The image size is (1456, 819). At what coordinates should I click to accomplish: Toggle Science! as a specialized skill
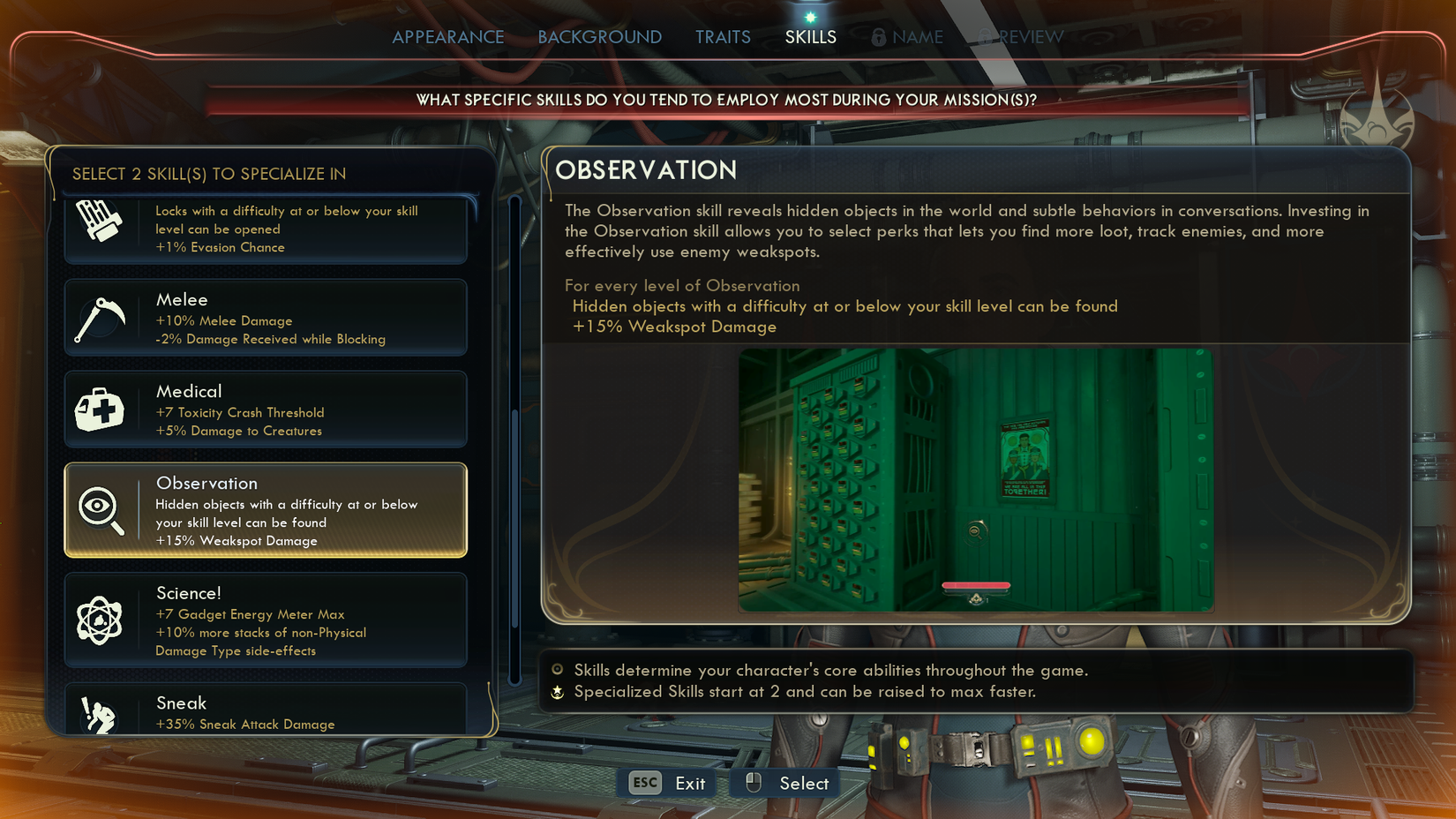coord(265,620)
